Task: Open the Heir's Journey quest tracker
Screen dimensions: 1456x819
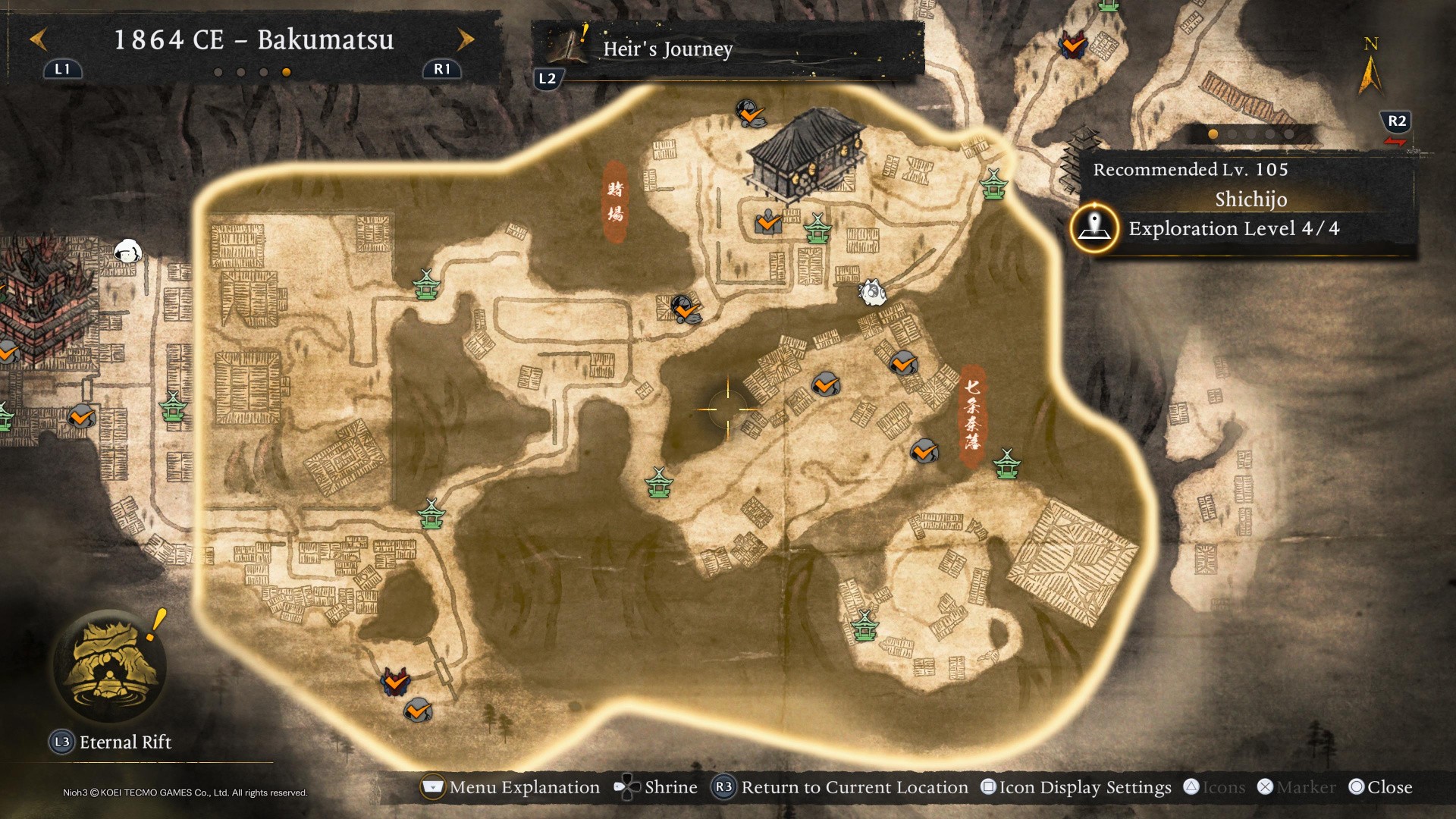Action: tap(667, 49)
